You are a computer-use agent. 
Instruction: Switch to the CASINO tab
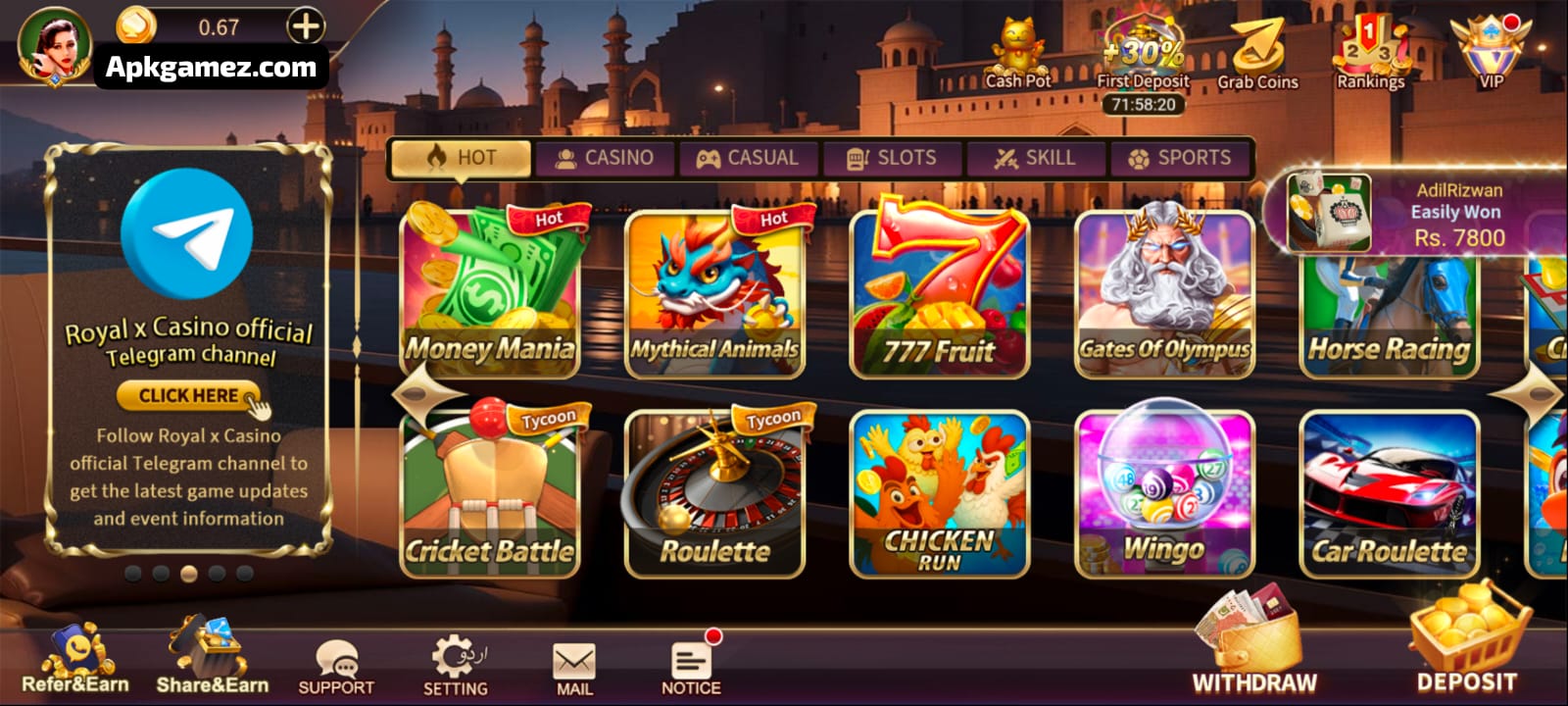pos(605,158)
